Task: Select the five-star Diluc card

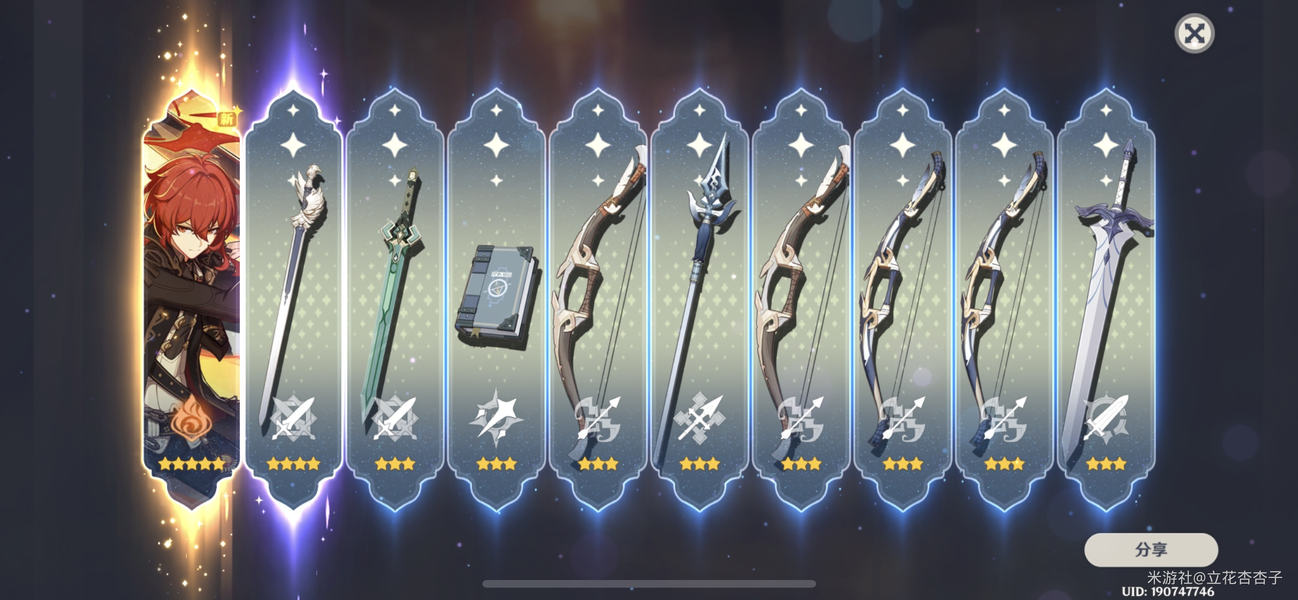Action: pyautogui.click(x=191, y=295)
